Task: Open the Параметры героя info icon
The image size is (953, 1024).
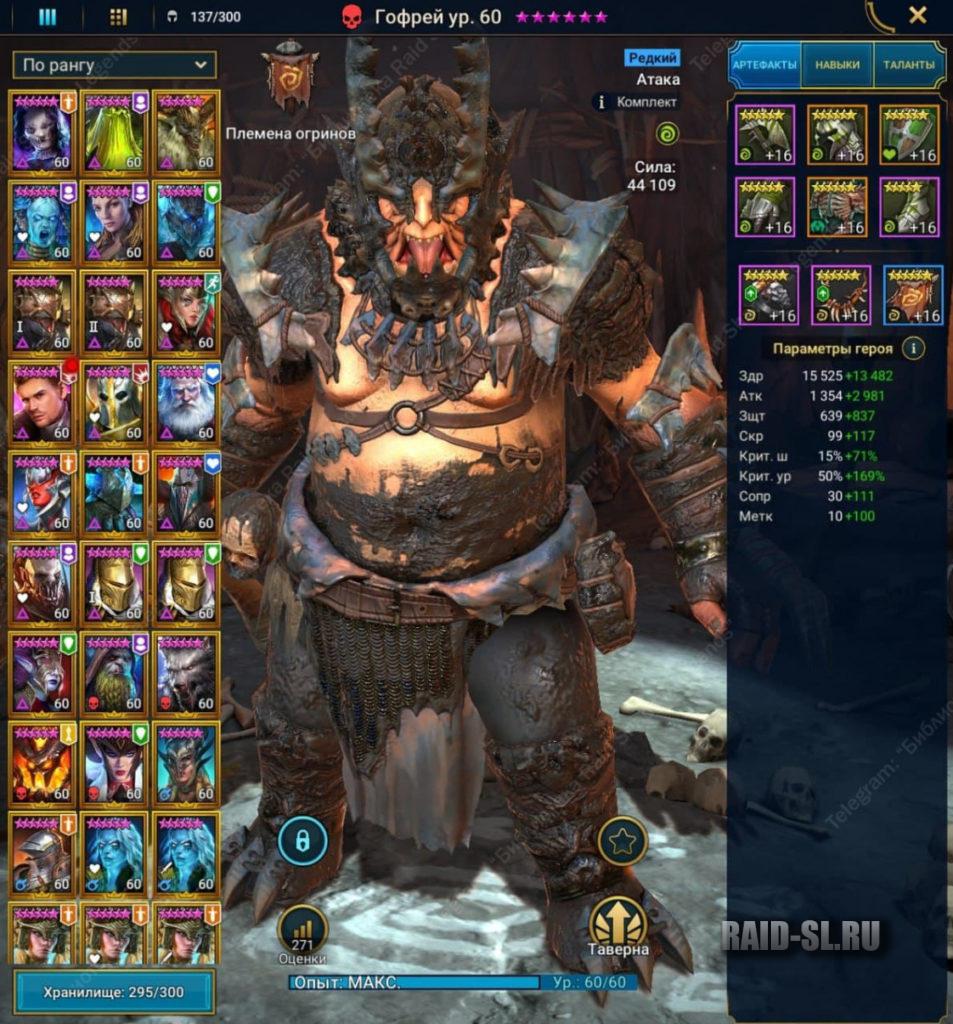Action: pyautogui.click(x=912, y=349)
